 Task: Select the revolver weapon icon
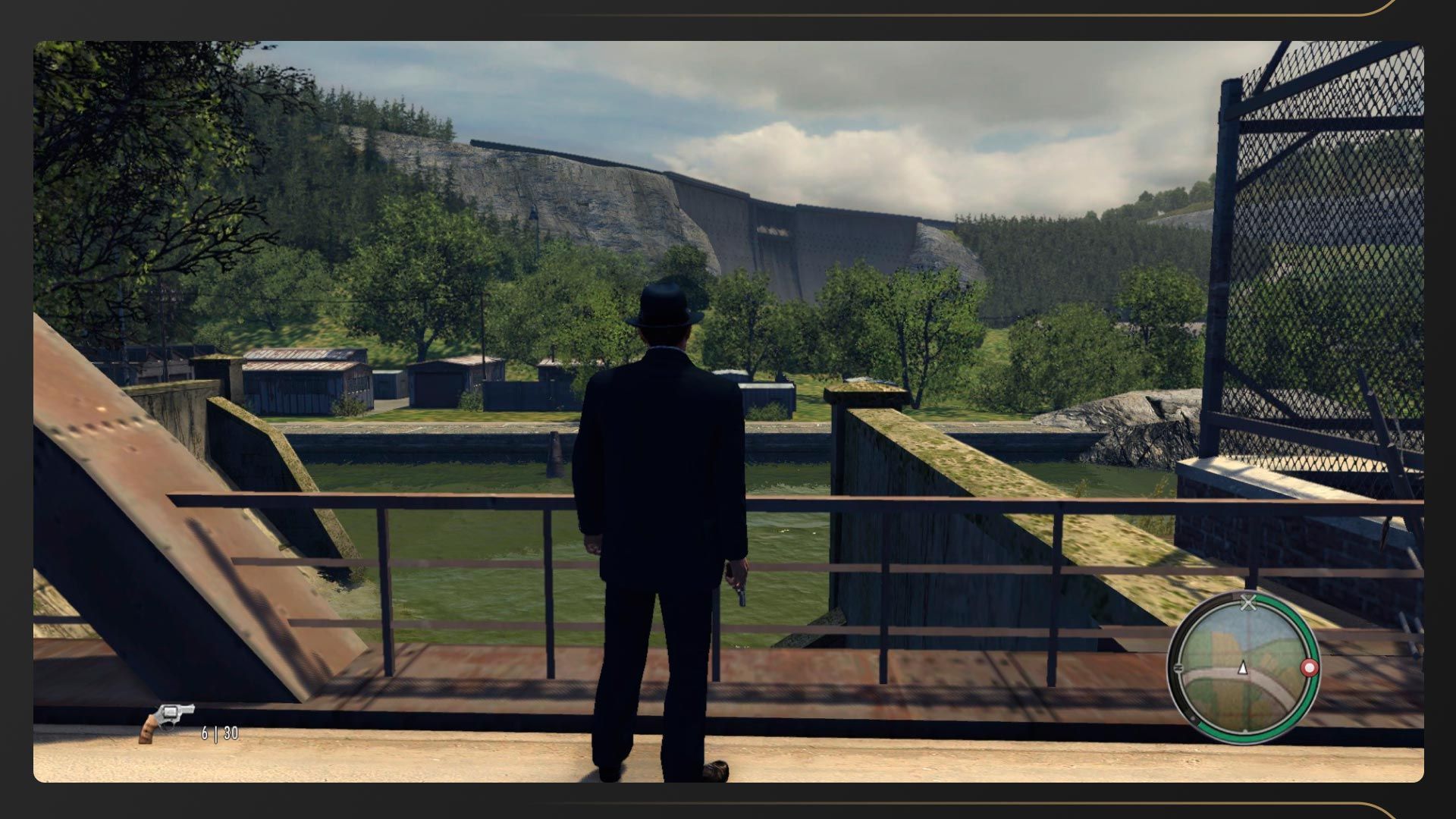167,720
